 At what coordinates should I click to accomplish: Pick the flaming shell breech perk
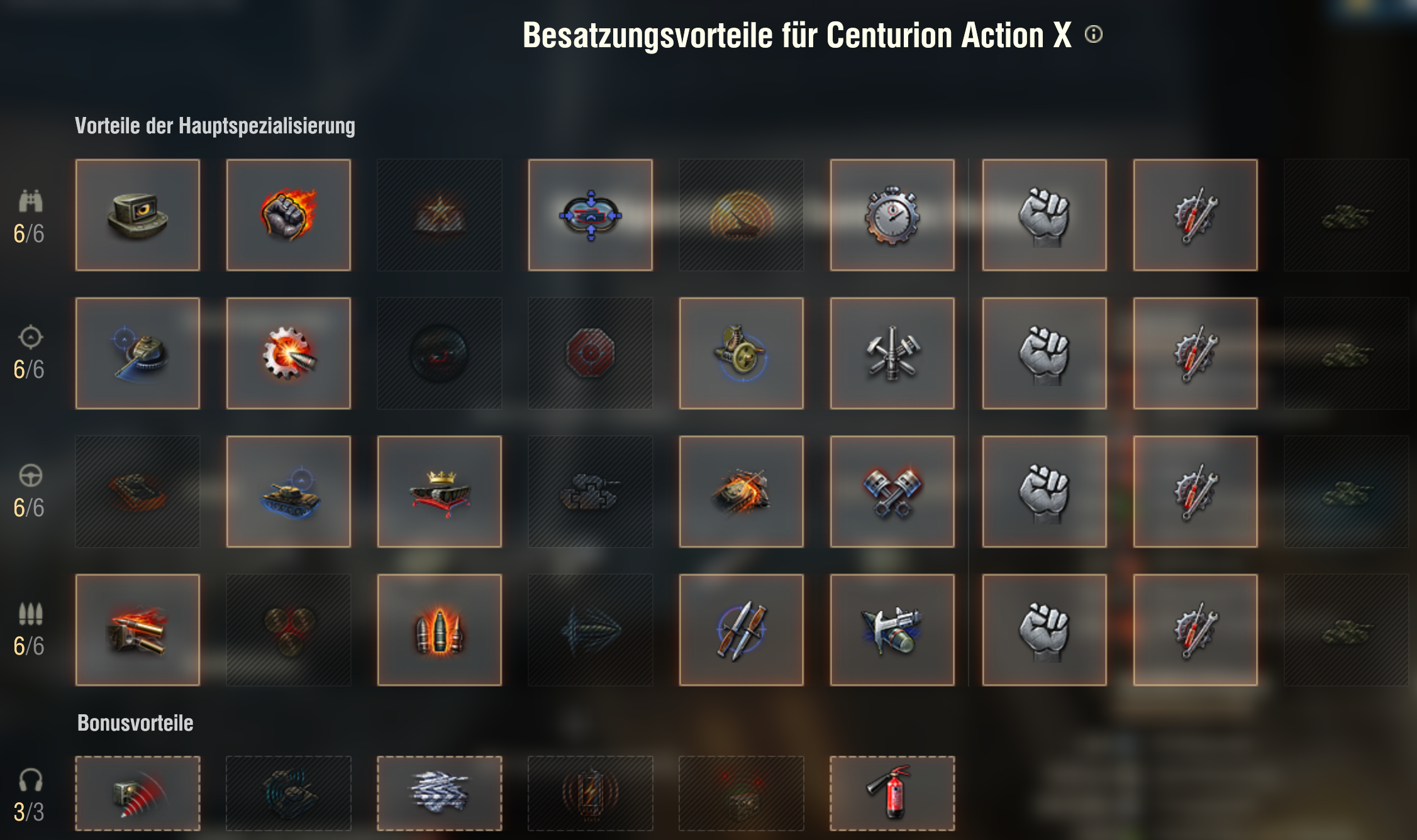click(x=138, y=630)
